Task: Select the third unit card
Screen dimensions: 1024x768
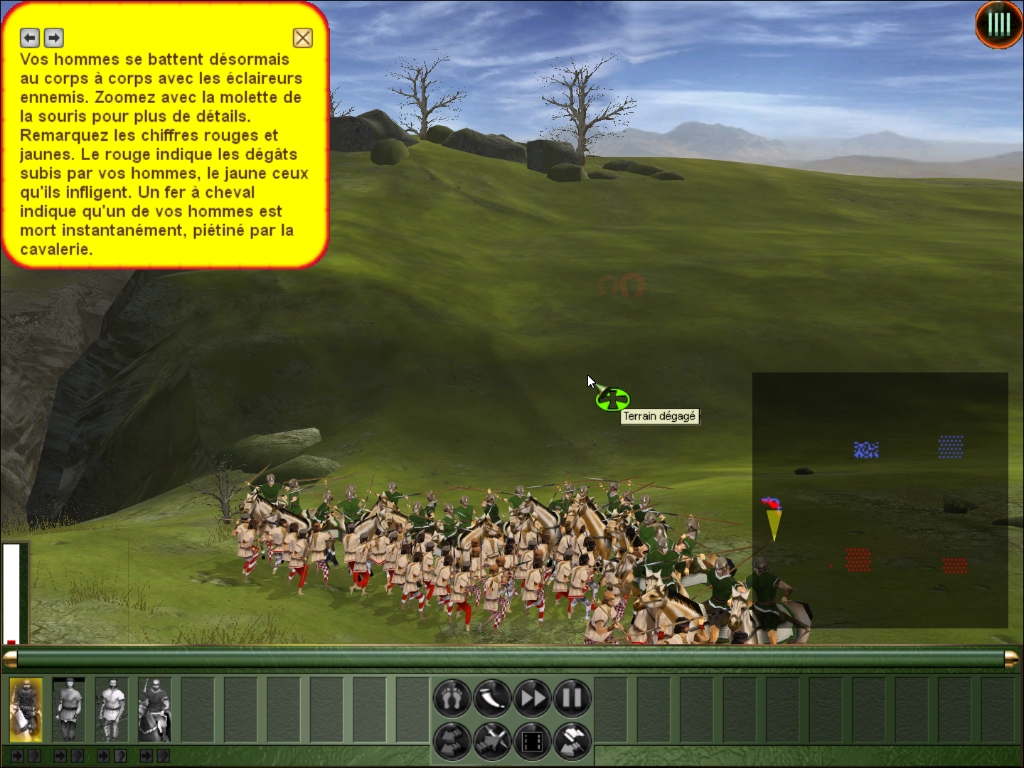Action: (112, 709)
